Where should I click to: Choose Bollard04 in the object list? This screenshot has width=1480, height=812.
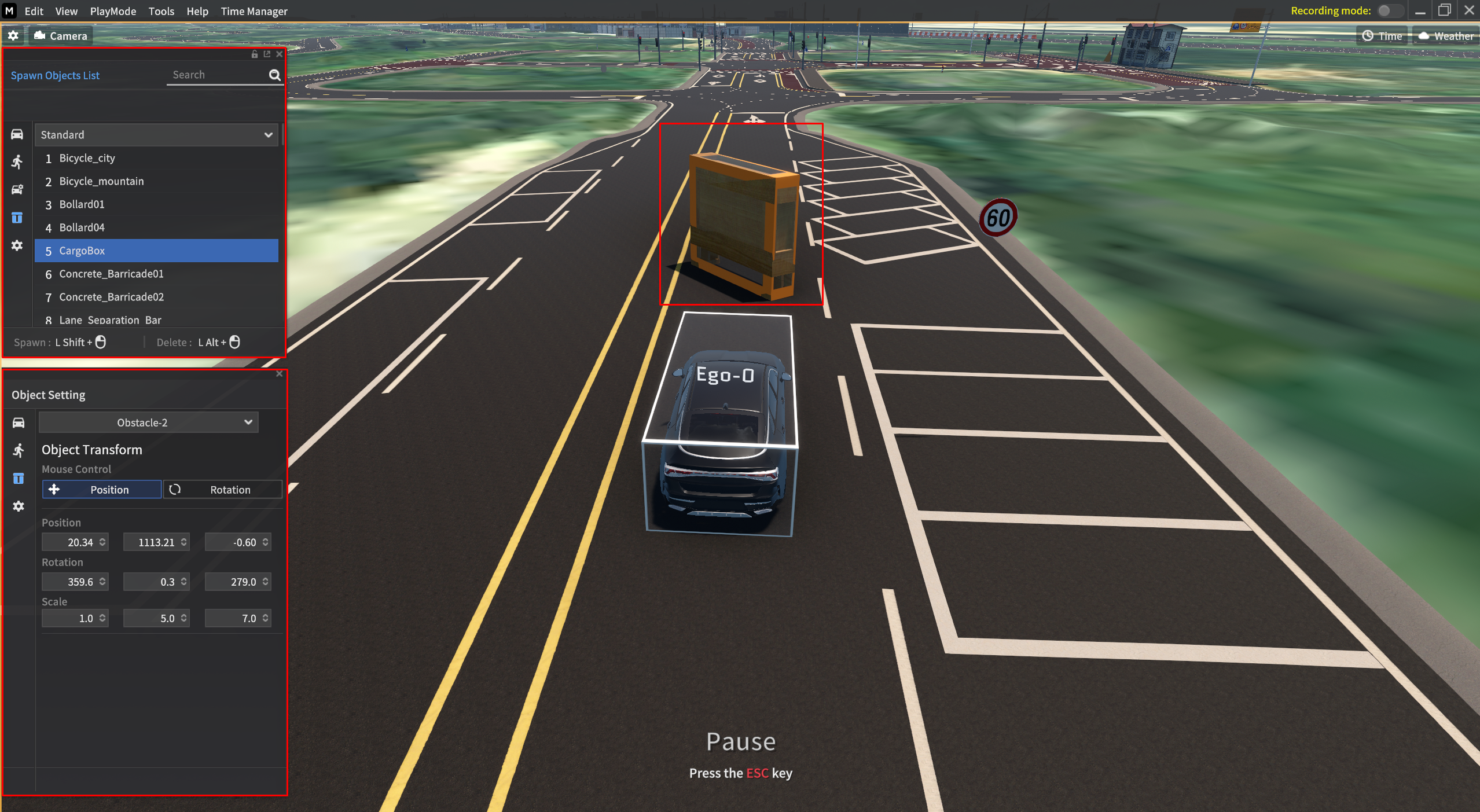coord(82,227)
